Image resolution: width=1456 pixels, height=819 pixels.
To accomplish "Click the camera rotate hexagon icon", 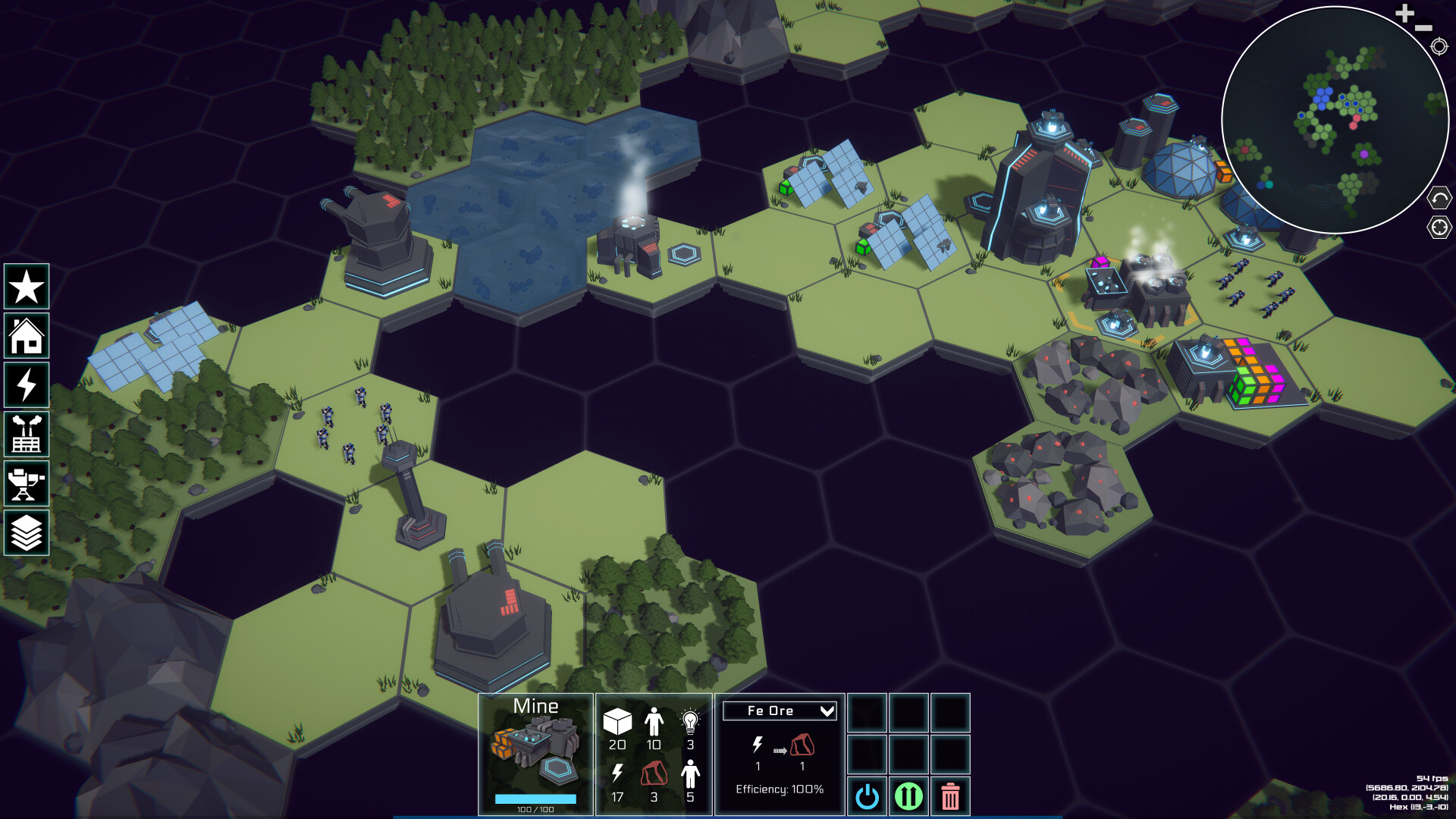I will (x=1439, y=196).
